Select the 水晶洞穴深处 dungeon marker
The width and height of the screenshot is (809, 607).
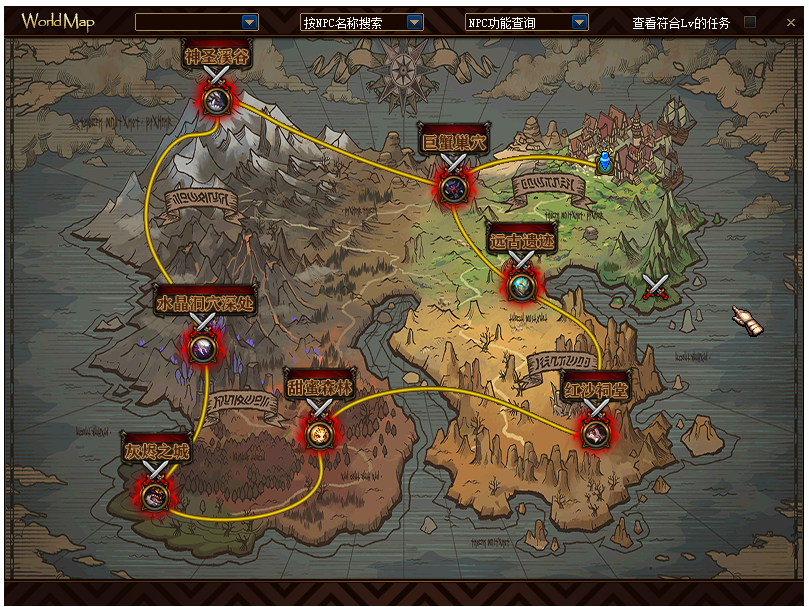coord(204,347)
